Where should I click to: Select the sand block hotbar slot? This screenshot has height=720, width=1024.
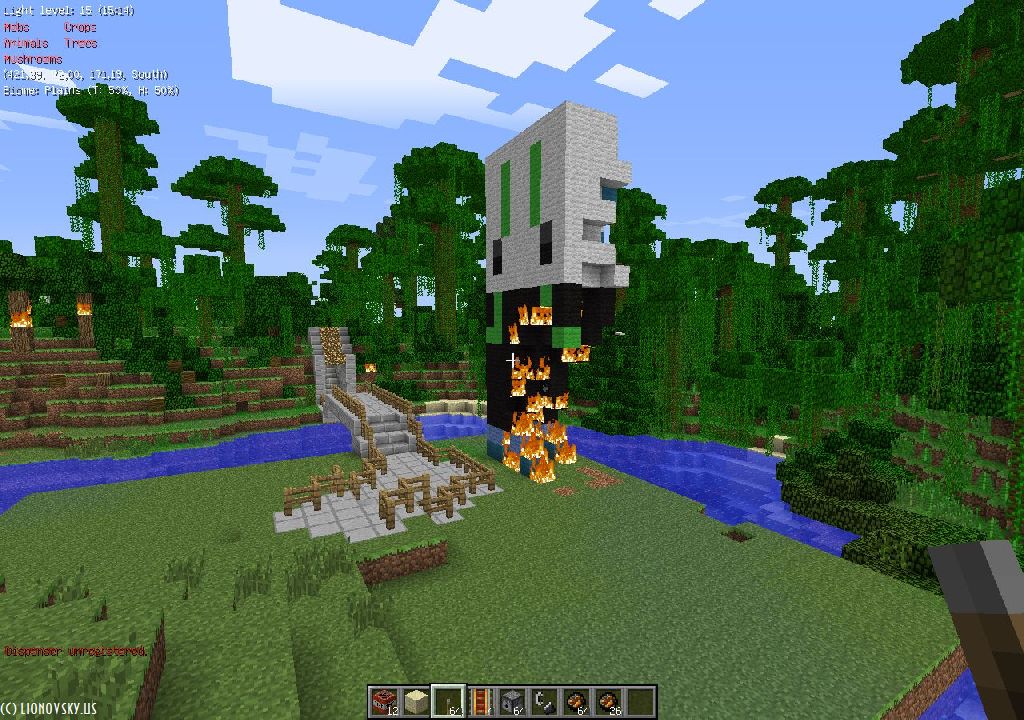click(x=416, y=701)
